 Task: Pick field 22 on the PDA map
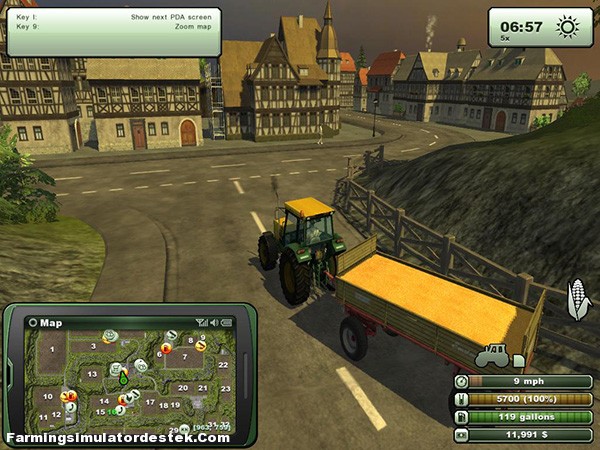[x=223, y=365]
